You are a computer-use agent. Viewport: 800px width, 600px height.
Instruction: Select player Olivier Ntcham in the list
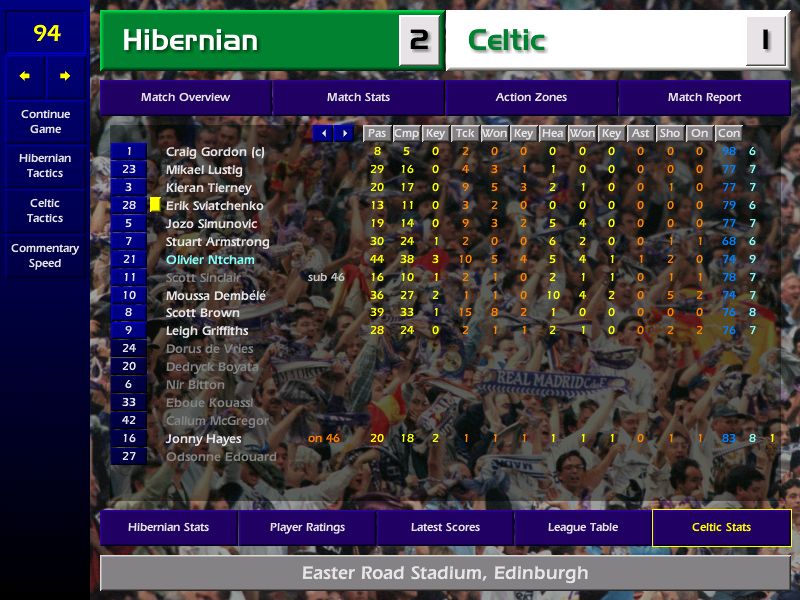[x=210, y=260]
